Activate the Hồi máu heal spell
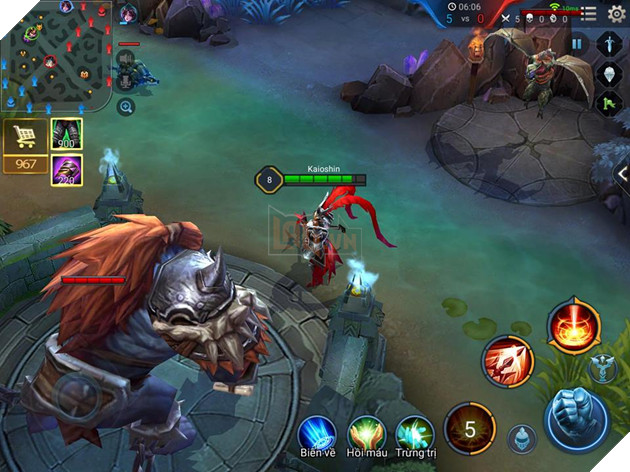Screen dimensions: 630x472 coord(367,434)
